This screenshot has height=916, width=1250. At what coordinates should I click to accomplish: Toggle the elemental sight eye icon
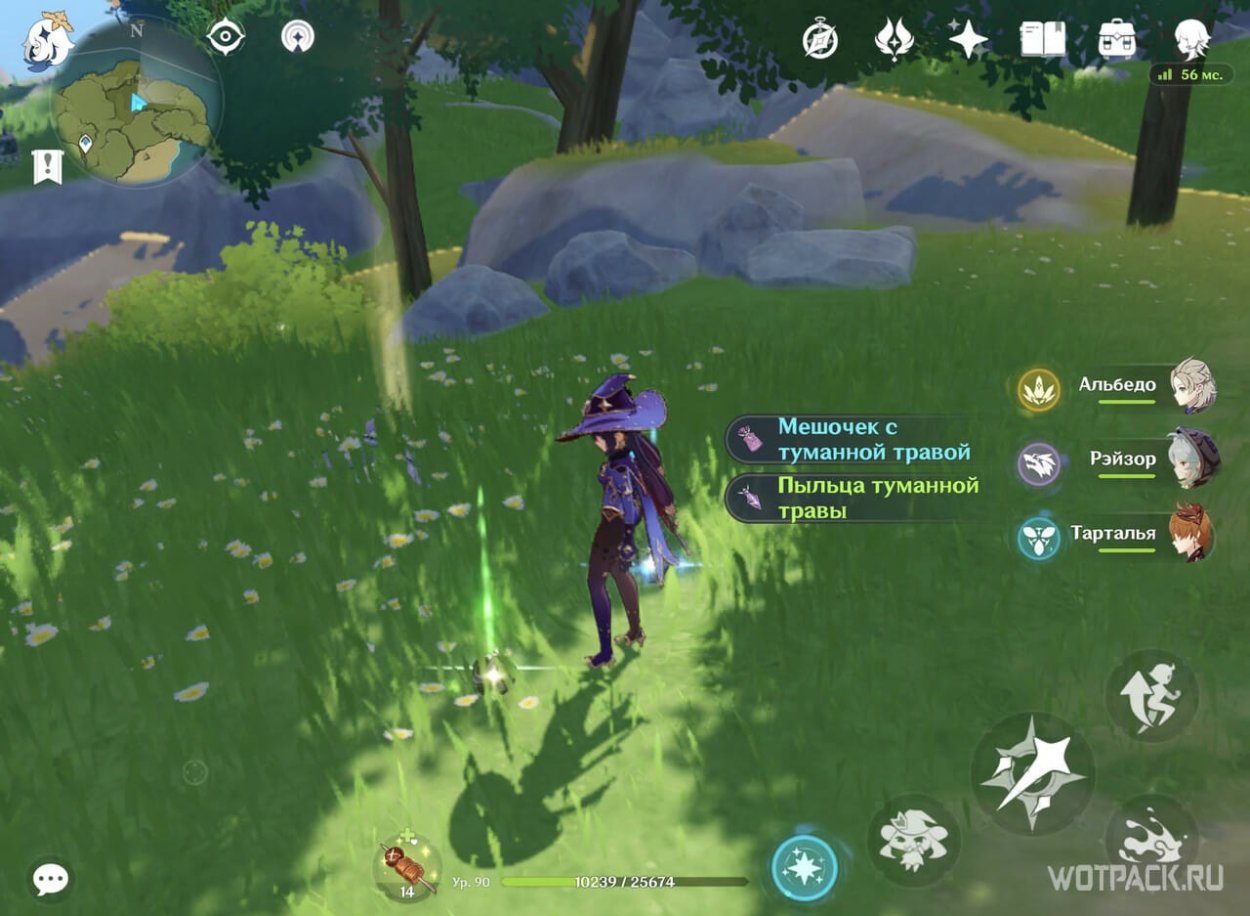[226, 37]
